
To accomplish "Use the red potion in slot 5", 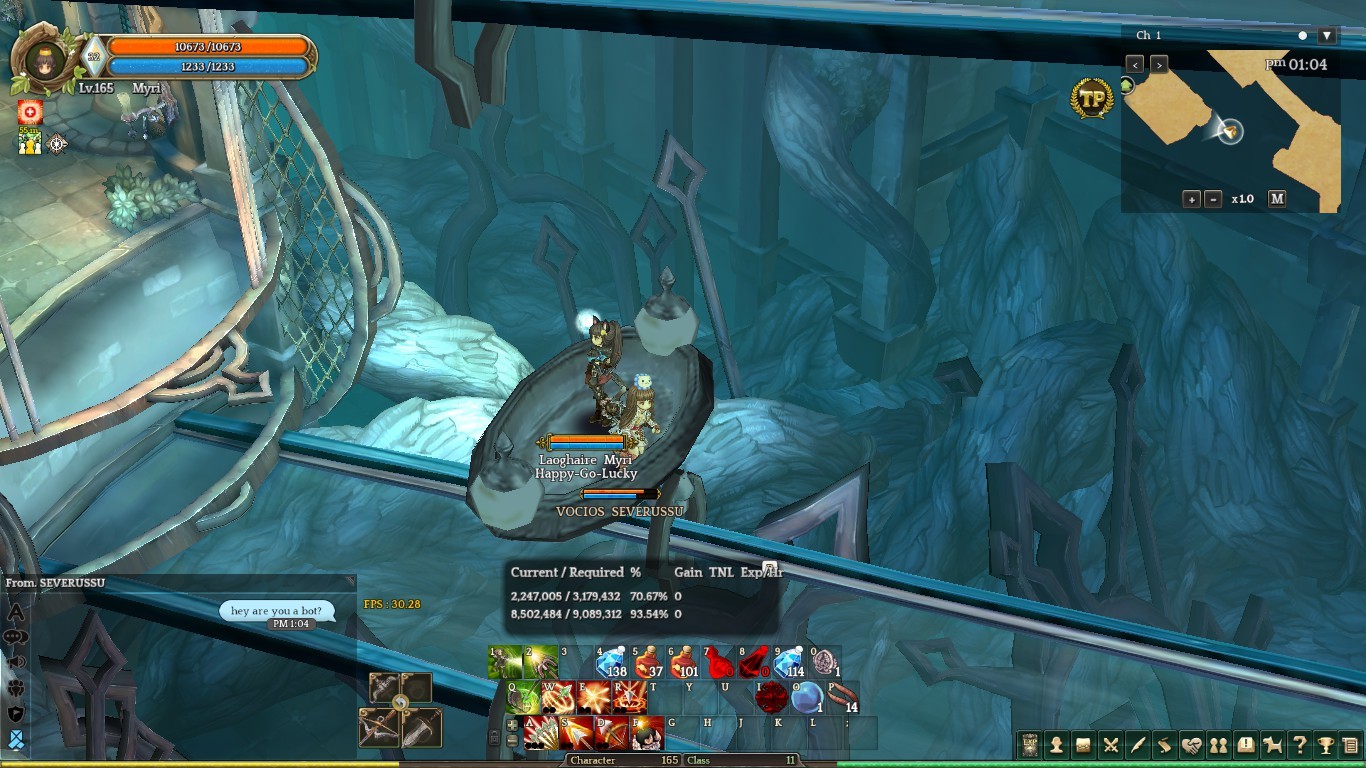I will click(647, 661).
